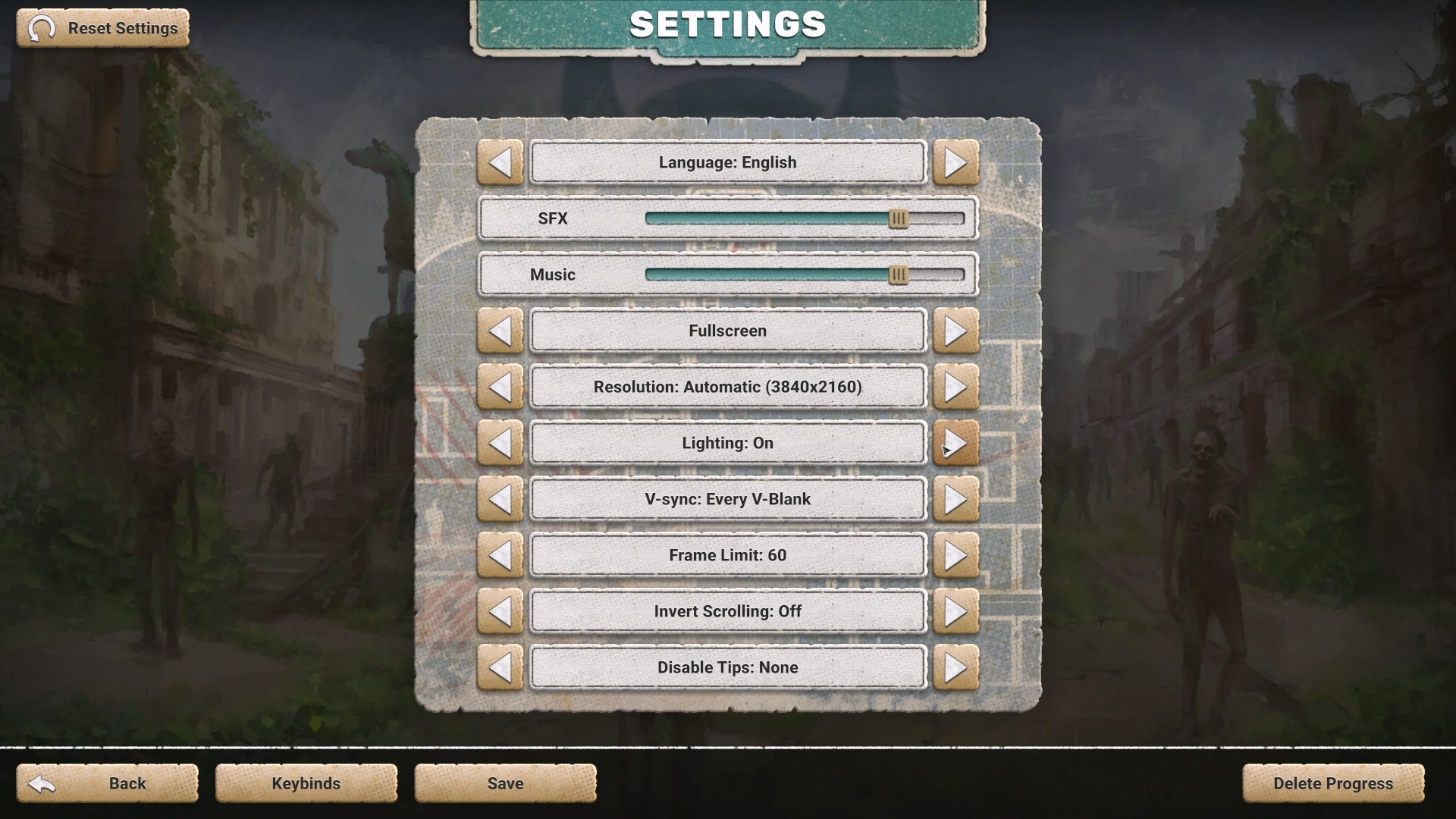This screenshot has width=1456, height=819.
Task: Click the left arrow next to Lighting
Action: (500, 443)
